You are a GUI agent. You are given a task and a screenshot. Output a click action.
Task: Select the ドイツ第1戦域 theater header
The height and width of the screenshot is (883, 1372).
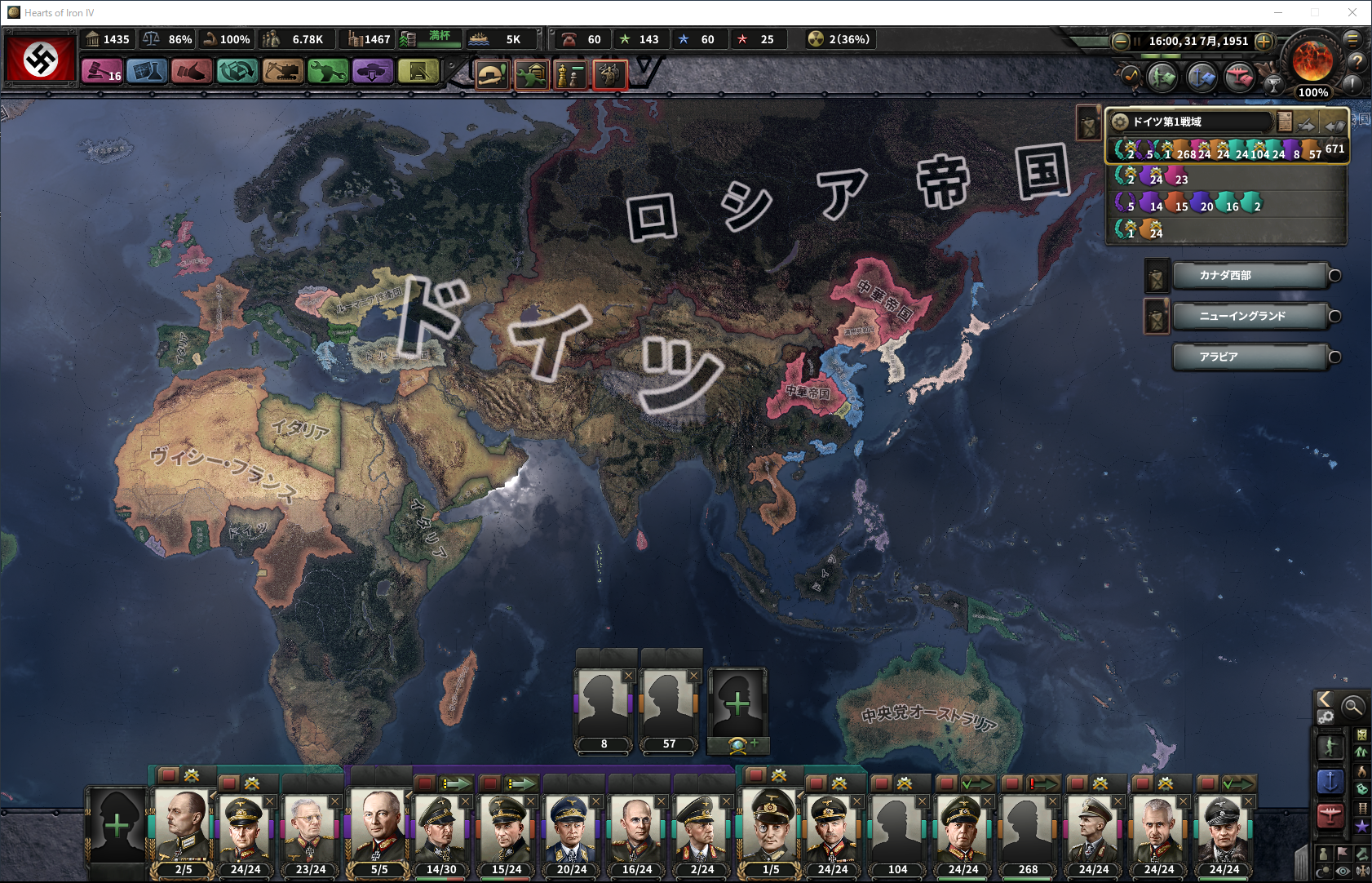pyautogui.click(x=1191, y=122)
